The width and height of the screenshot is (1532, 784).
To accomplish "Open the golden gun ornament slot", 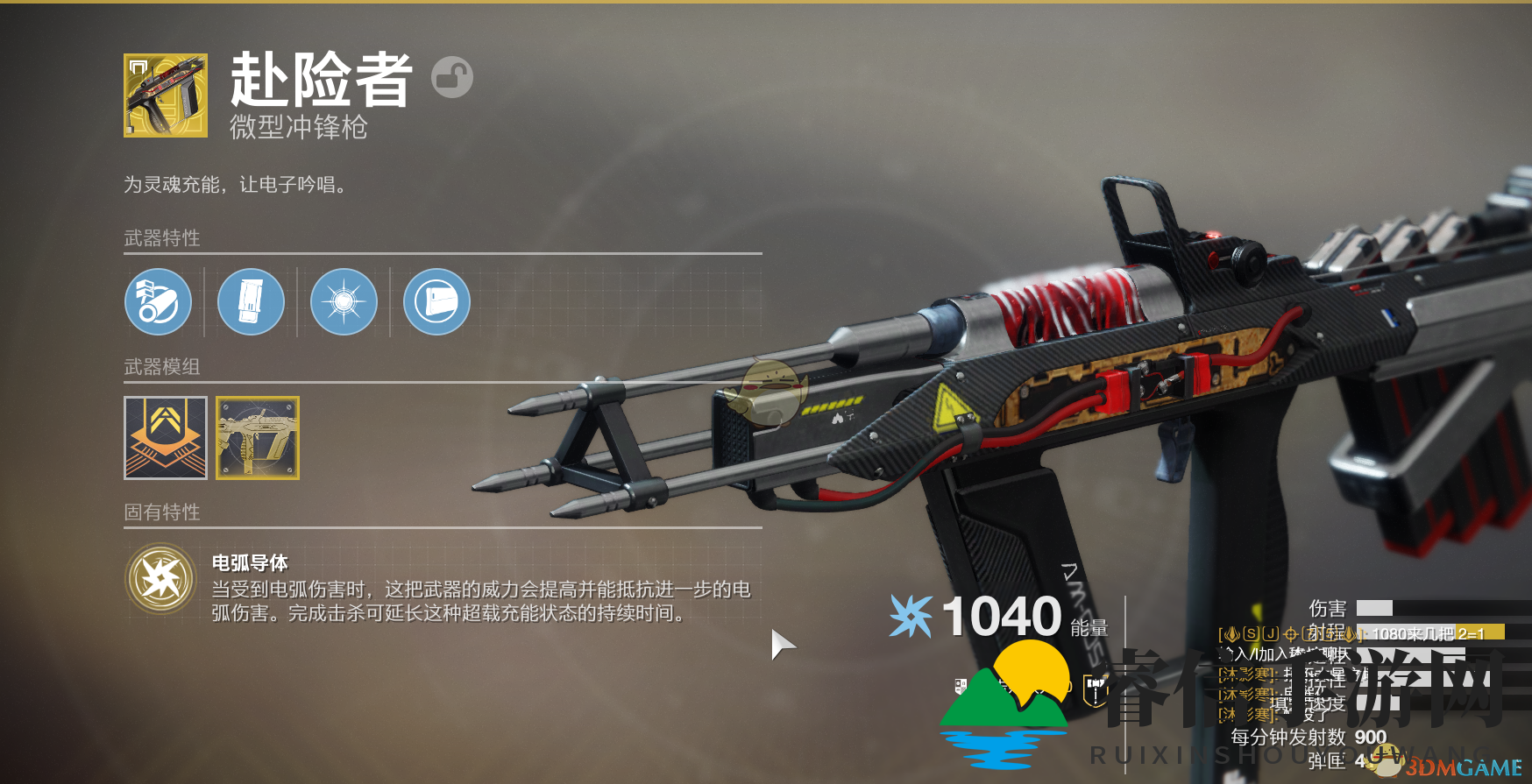I will tap(258, 438).
